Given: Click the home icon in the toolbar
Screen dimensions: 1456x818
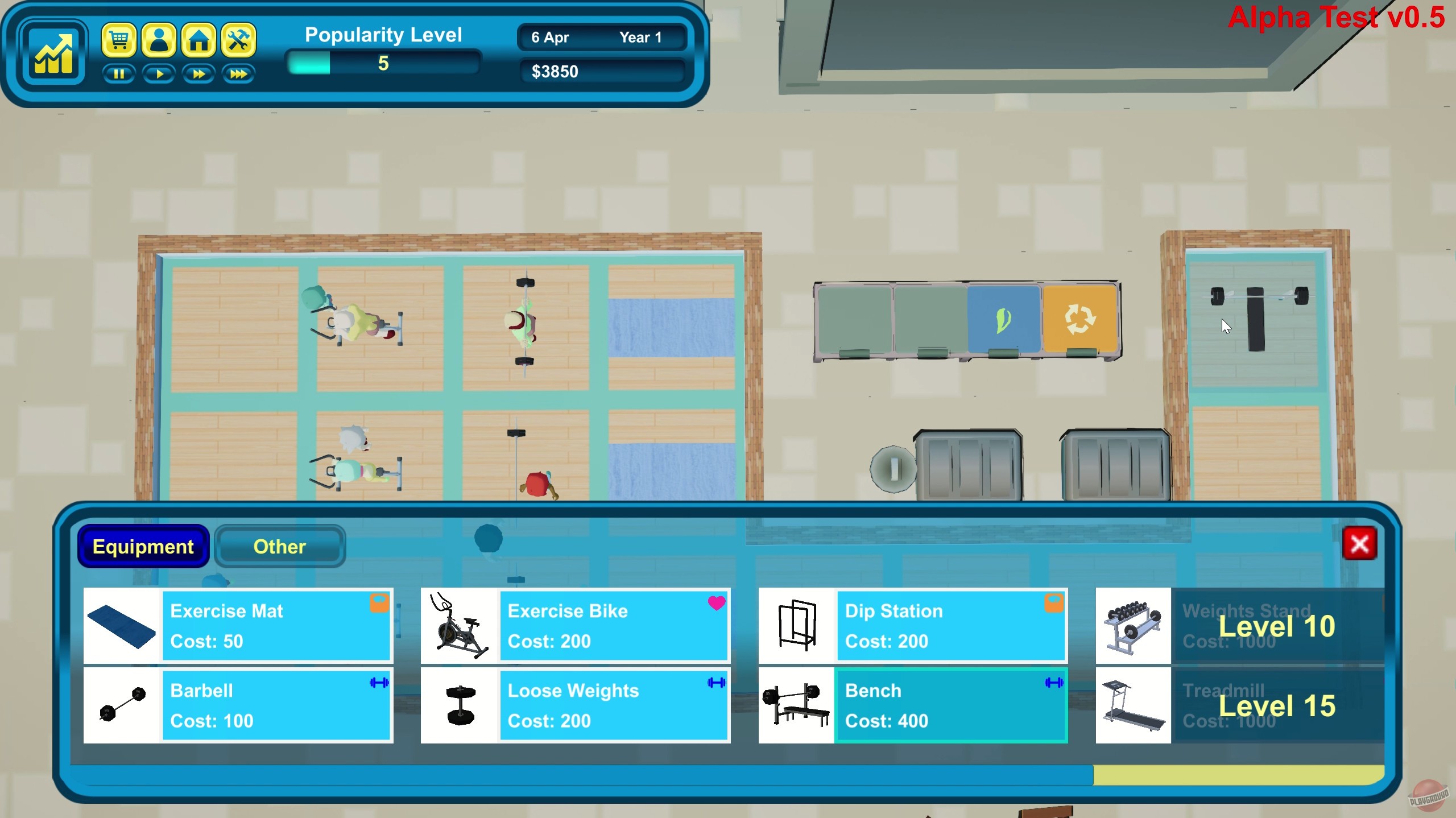Looking at the screenshot, I should (199, 40).
